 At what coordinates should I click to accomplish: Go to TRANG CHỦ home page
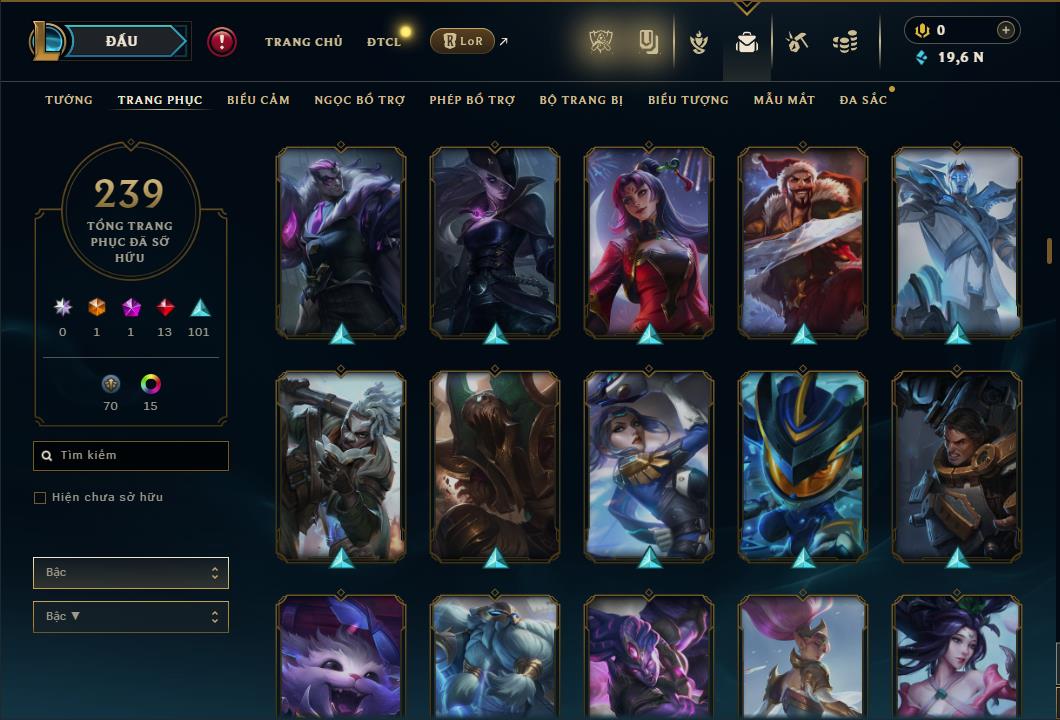(x=303, y=42)
